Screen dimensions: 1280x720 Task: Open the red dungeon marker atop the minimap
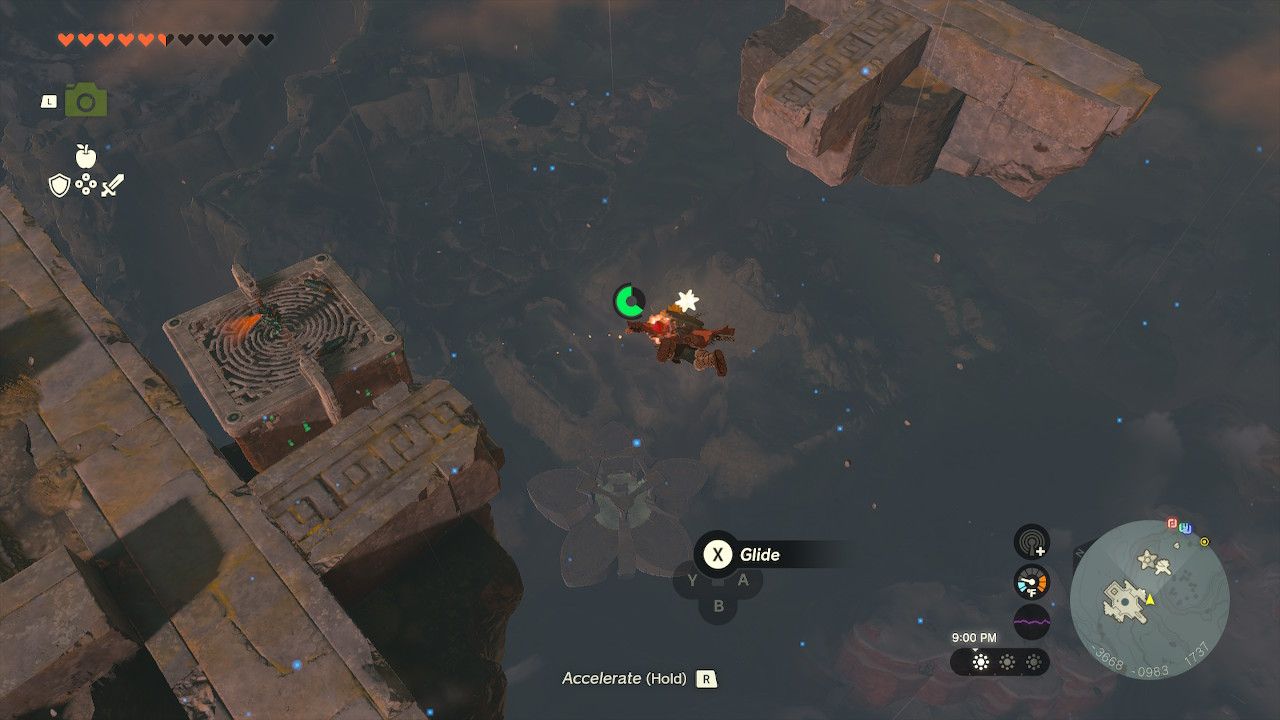(1172, 523)
